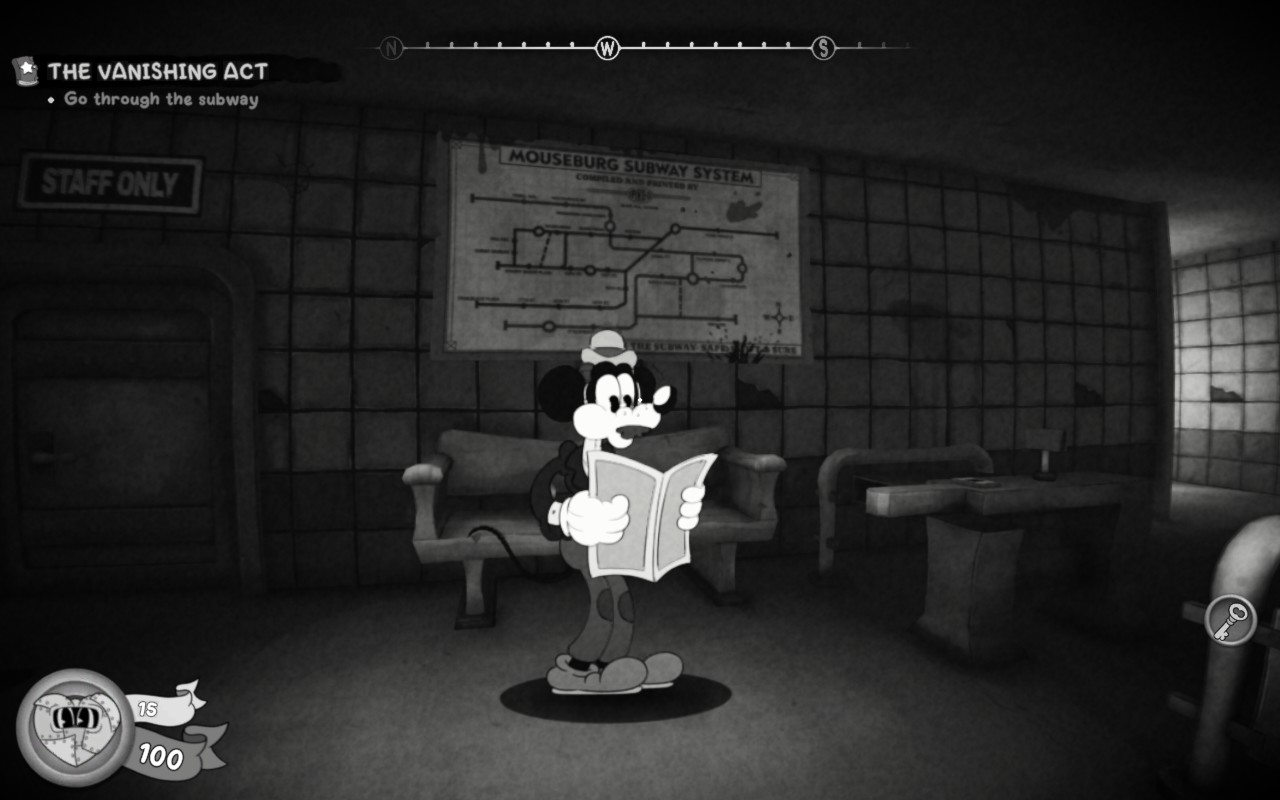Click the key icon in the HUD
The width and height of the screenshot is (1280, 800).
[x=1230, y=620]
